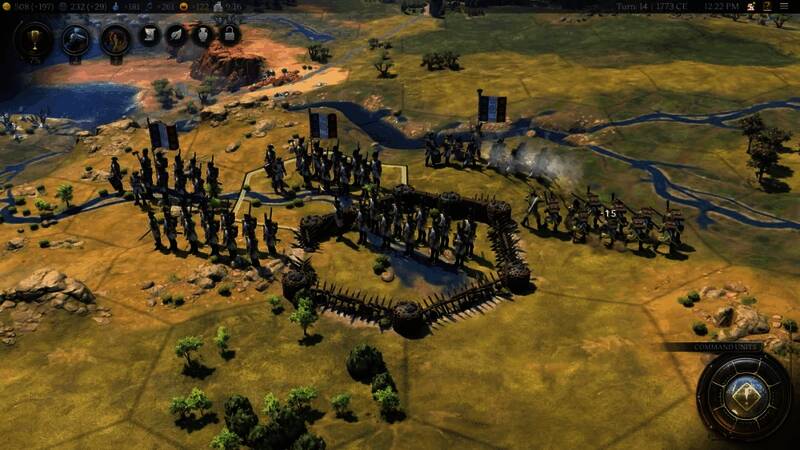The width and height of the screenshot is (800, 450).
Task: Toggle the padlock icon
Action: coord(229,35)
